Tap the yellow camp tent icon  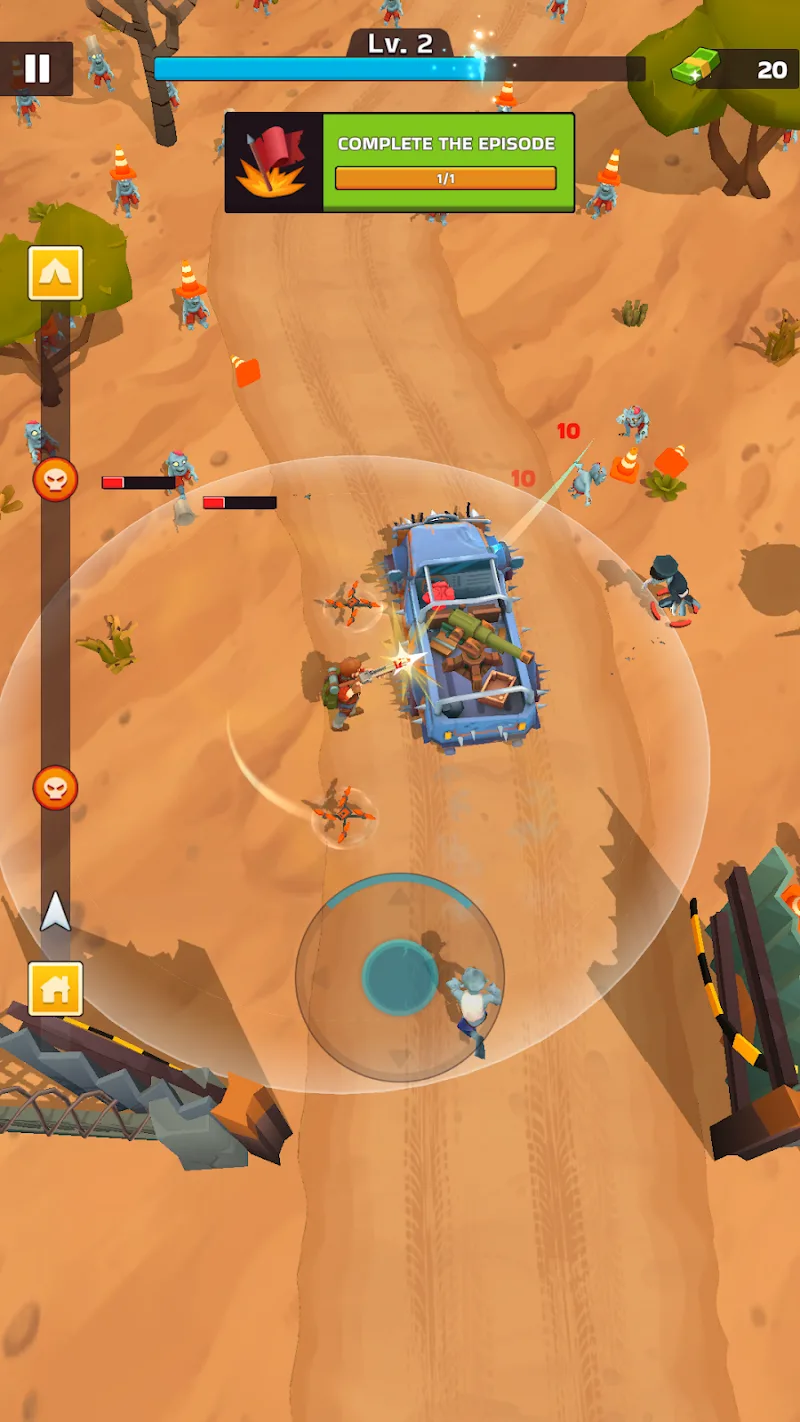pos(55,273)
